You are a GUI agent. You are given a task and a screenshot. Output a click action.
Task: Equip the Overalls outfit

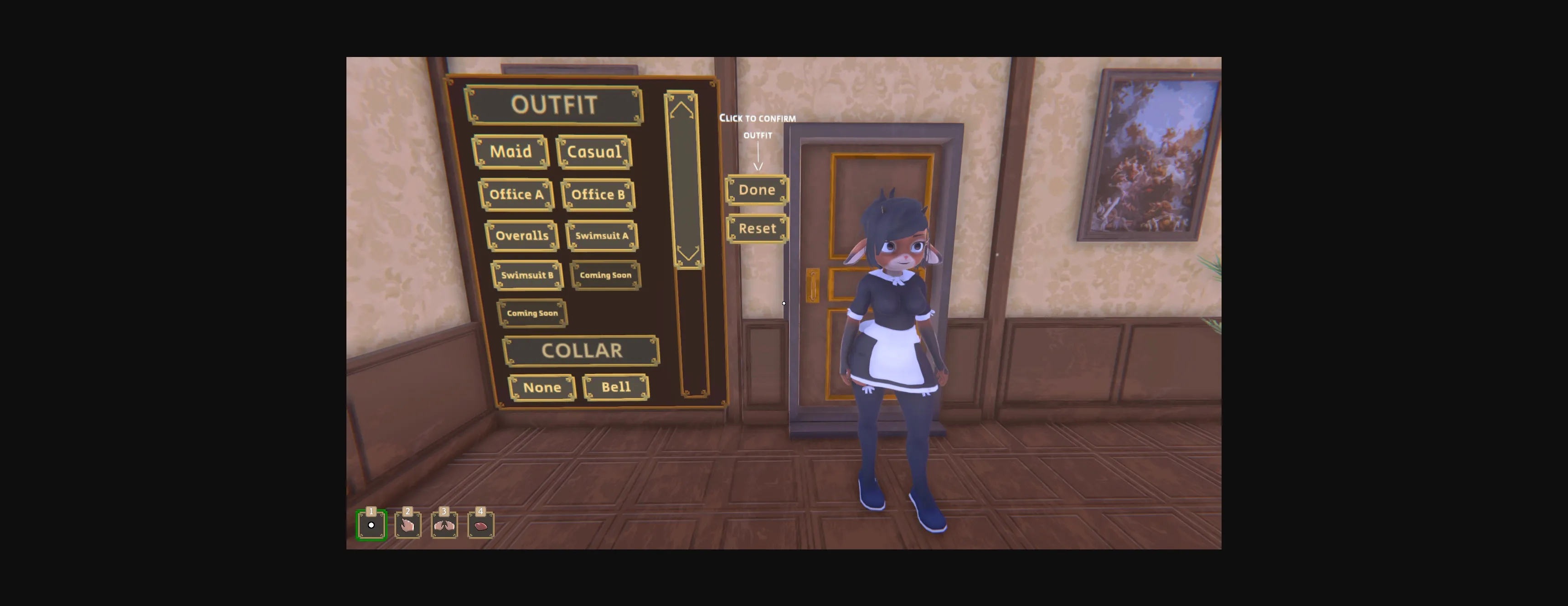point(522,235)
